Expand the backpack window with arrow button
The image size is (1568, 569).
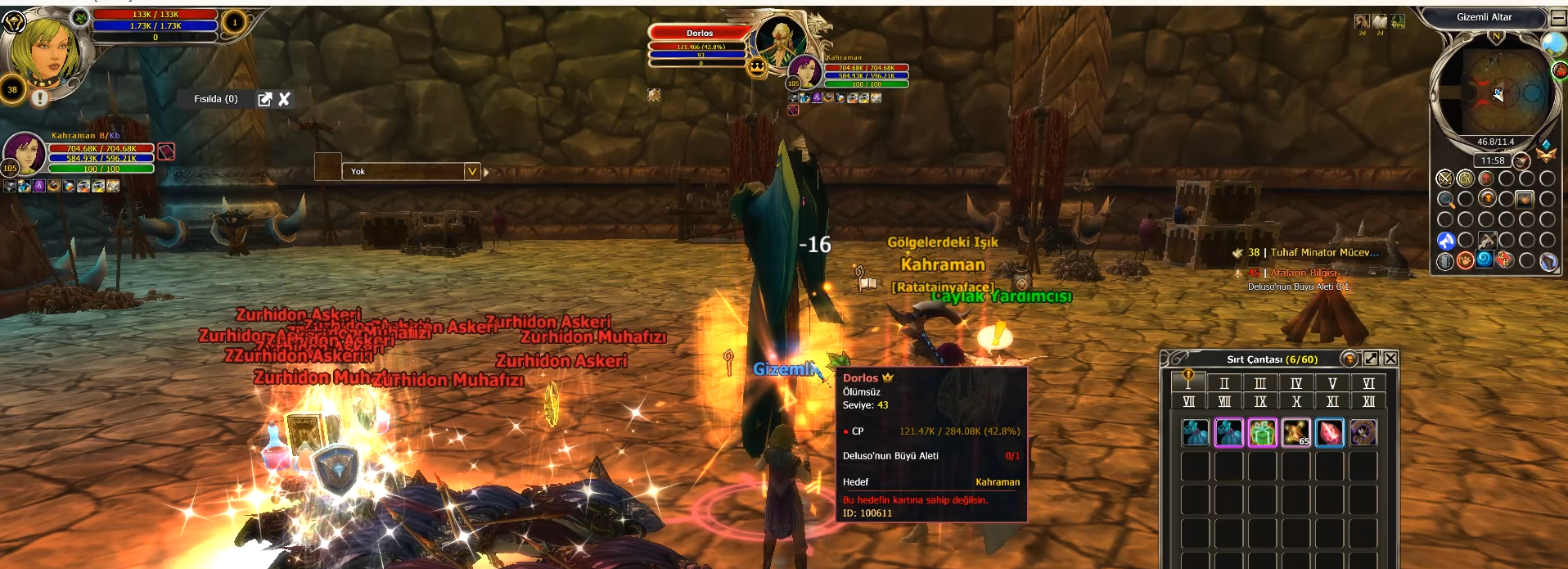pos(1371,359)
